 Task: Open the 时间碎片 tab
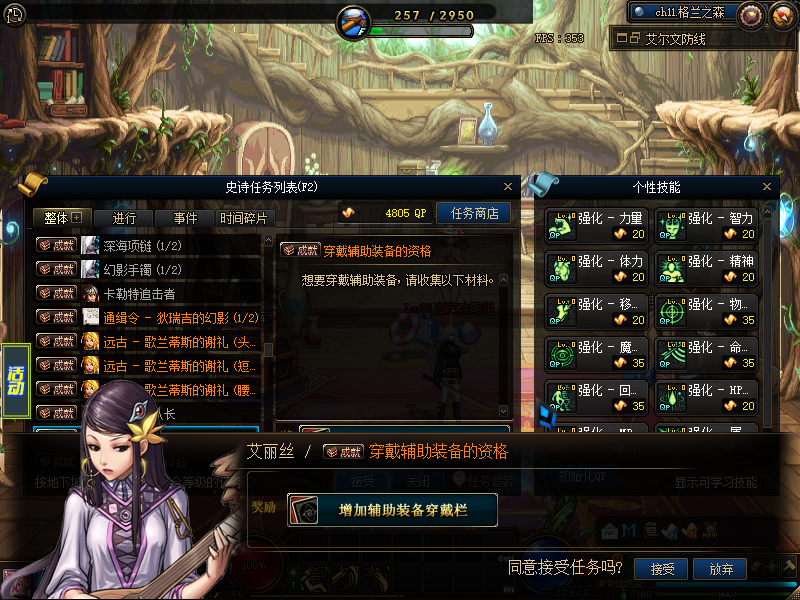244,218
